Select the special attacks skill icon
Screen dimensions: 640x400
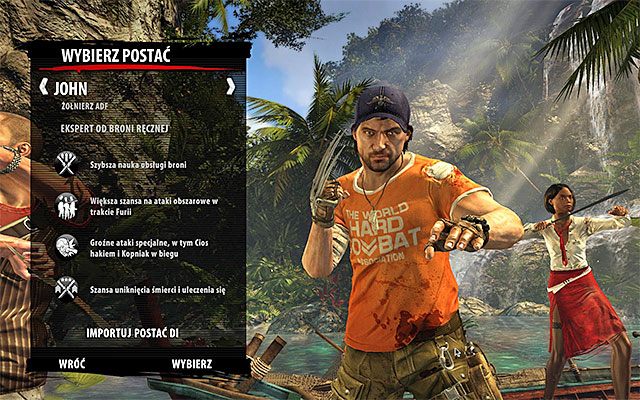pos(68,246)
